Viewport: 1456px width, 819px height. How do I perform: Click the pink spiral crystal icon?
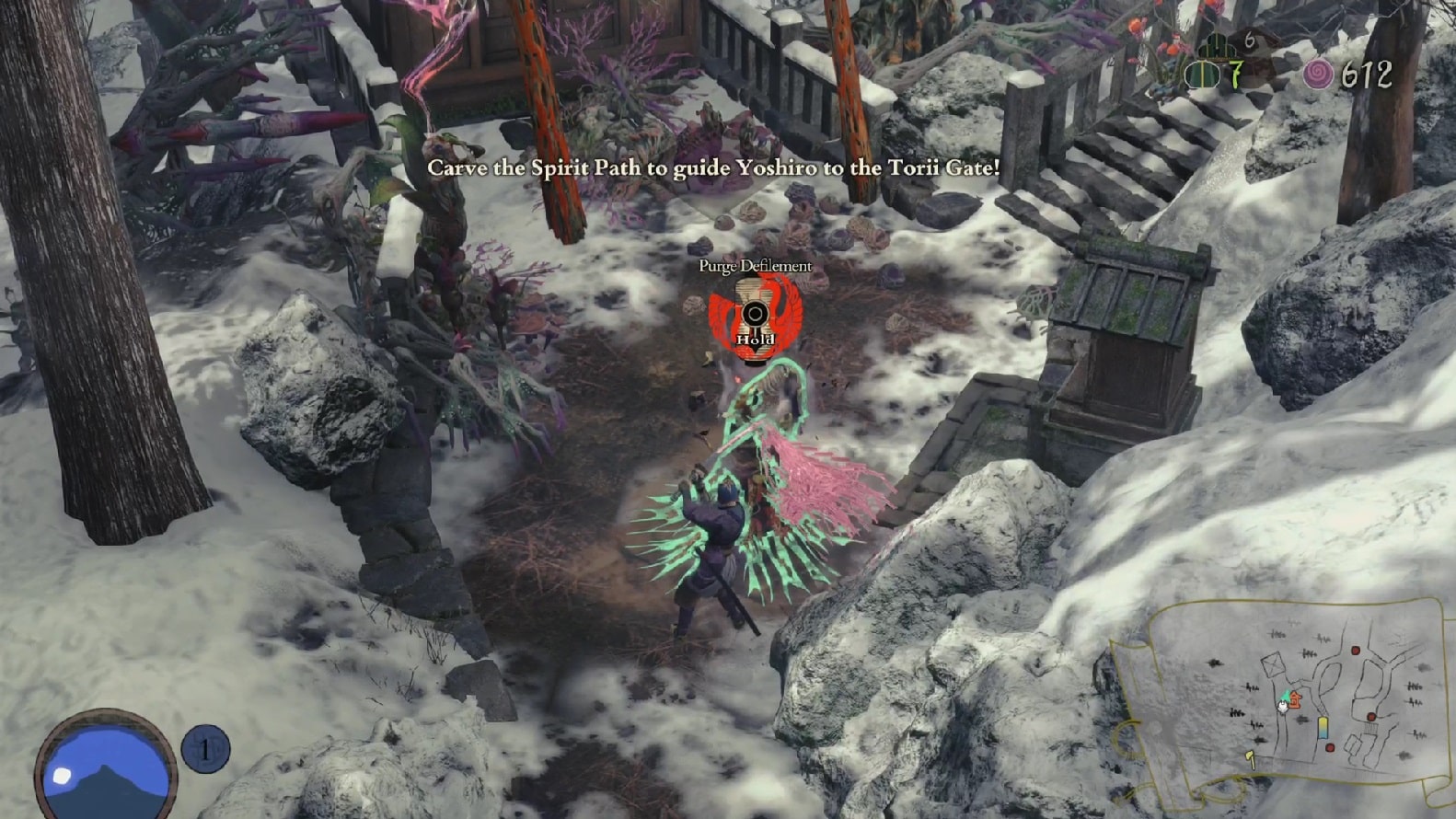click(1318, 75)
